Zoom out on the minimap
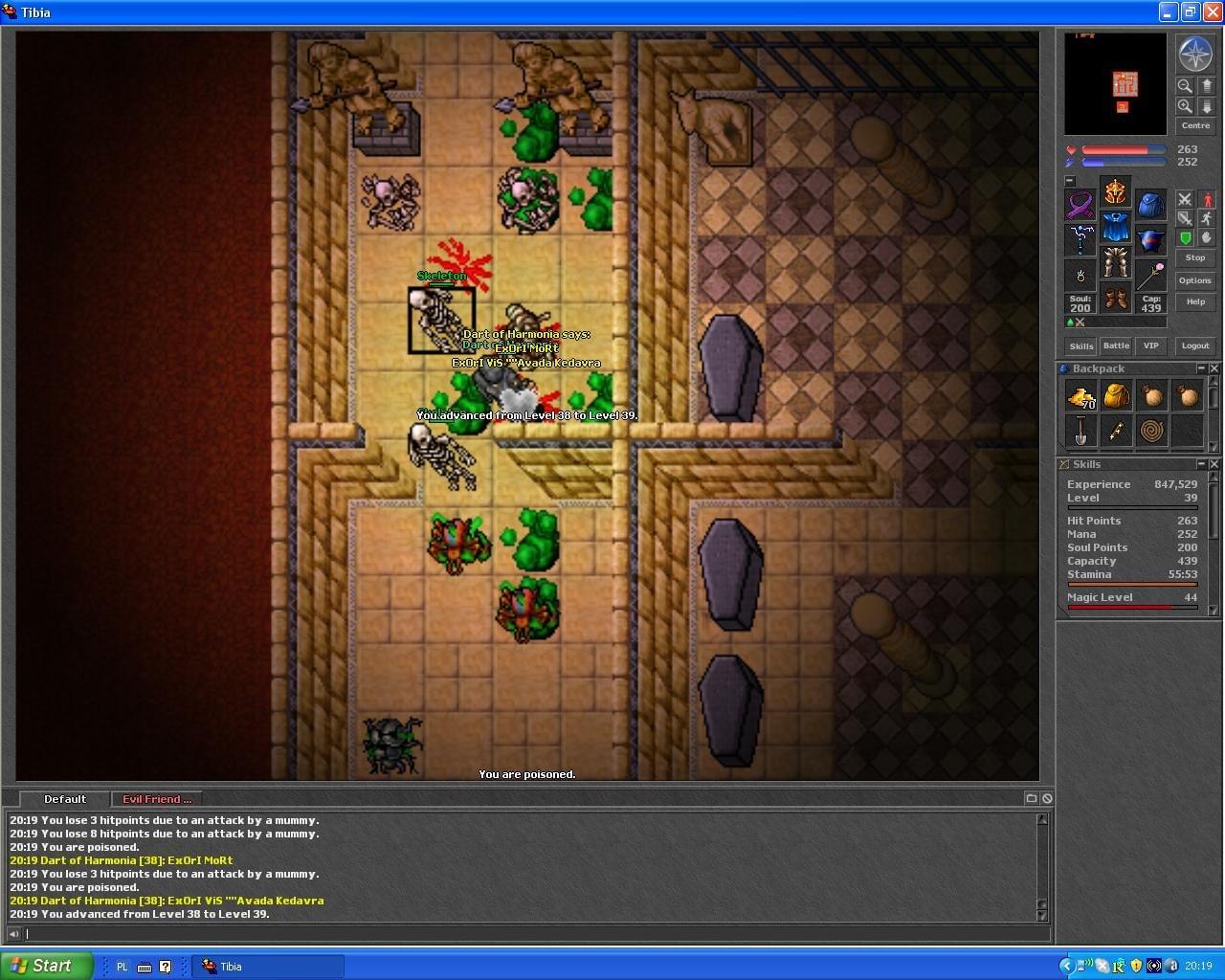The width and height of the screenshot is (1225, 980). 1185,86
